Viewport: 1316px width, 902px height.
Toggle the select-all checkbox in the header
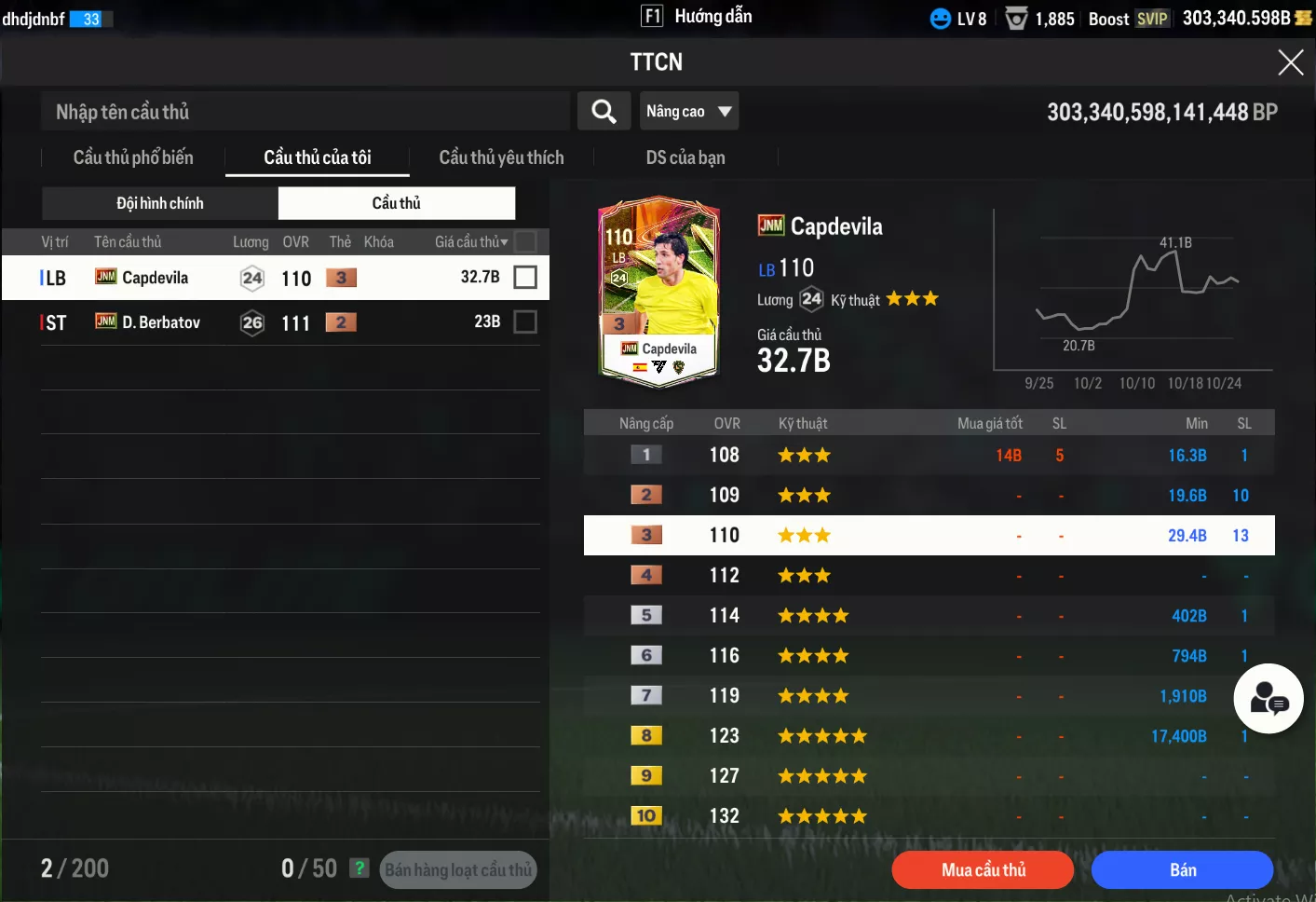[x=525, y=242]
